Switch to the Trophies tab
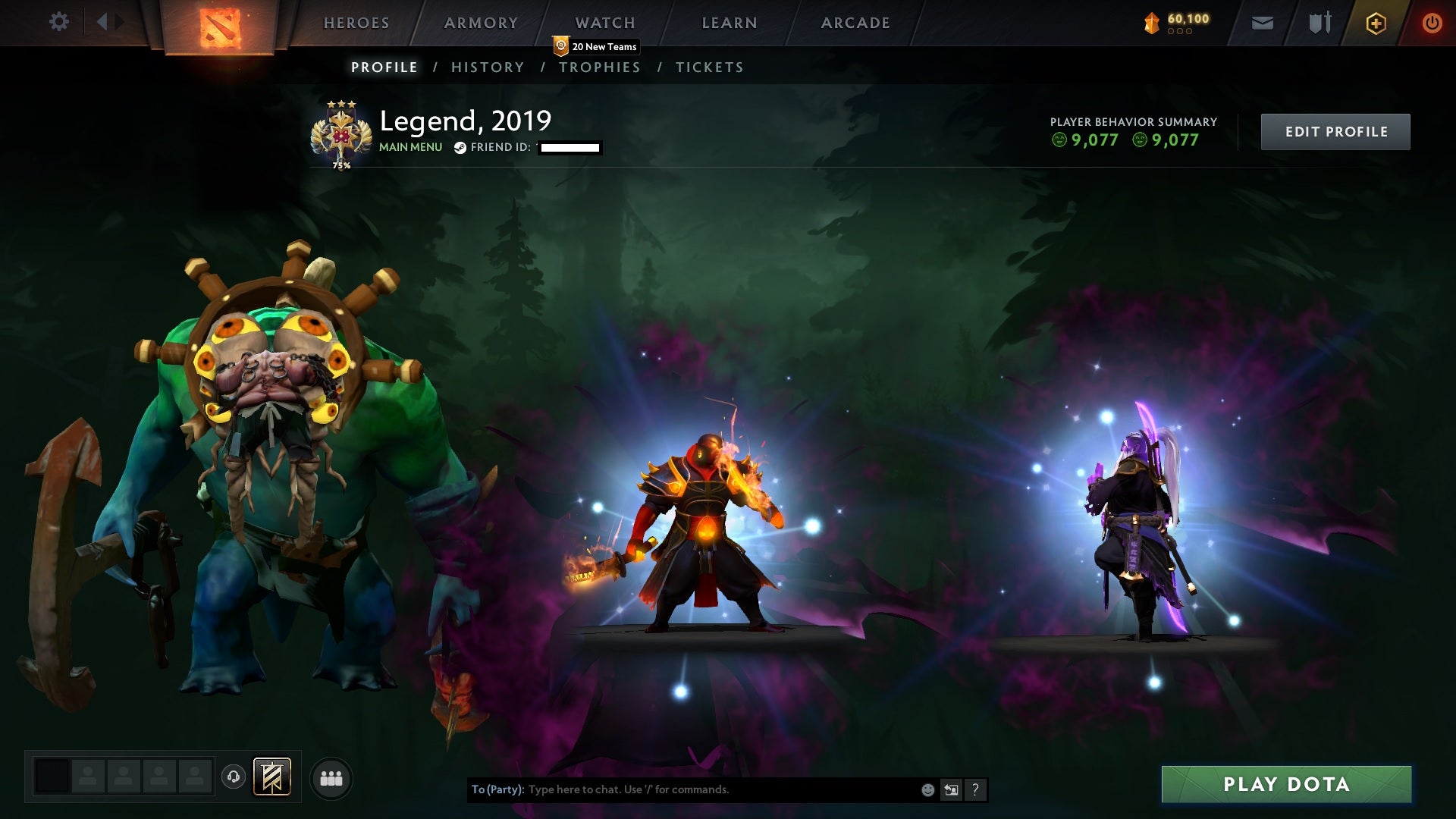 point(600,67)
